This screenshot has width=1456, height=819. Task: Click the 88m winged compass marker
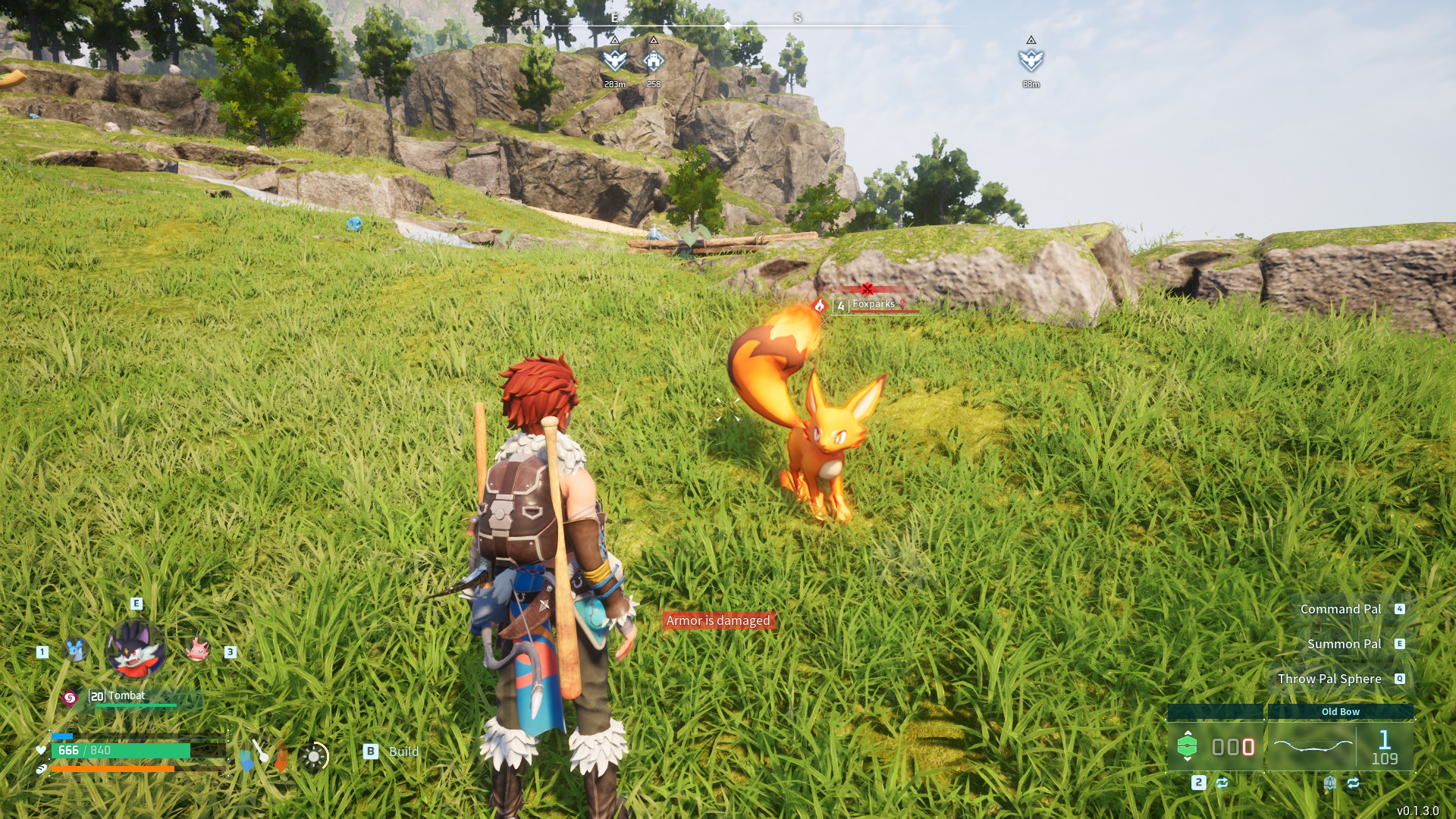point(1031,59)
